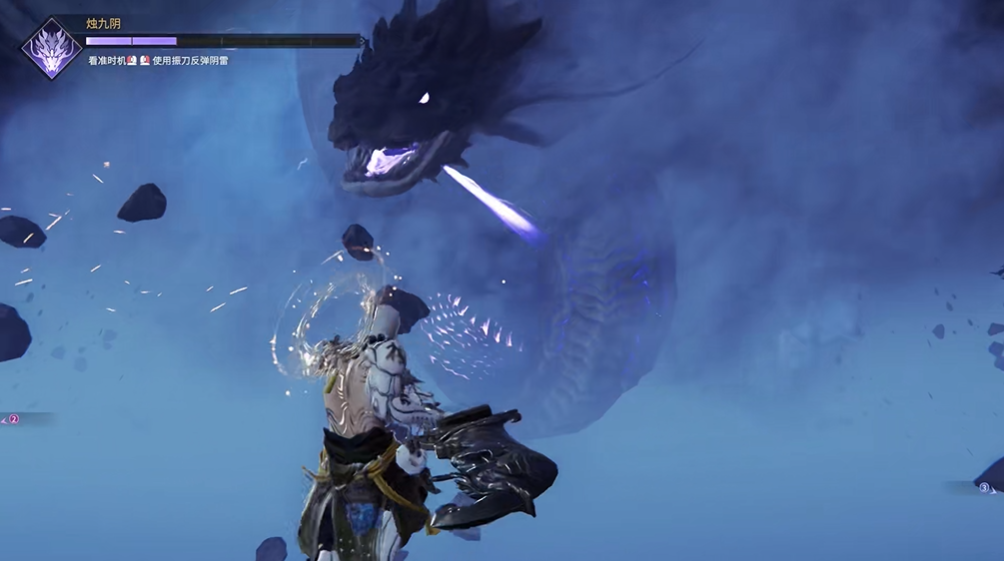Click the 烛九阴 dragon boss portrait icon
The width and height of the screenshot is (1004, 561).
click(x=51, y=48)
